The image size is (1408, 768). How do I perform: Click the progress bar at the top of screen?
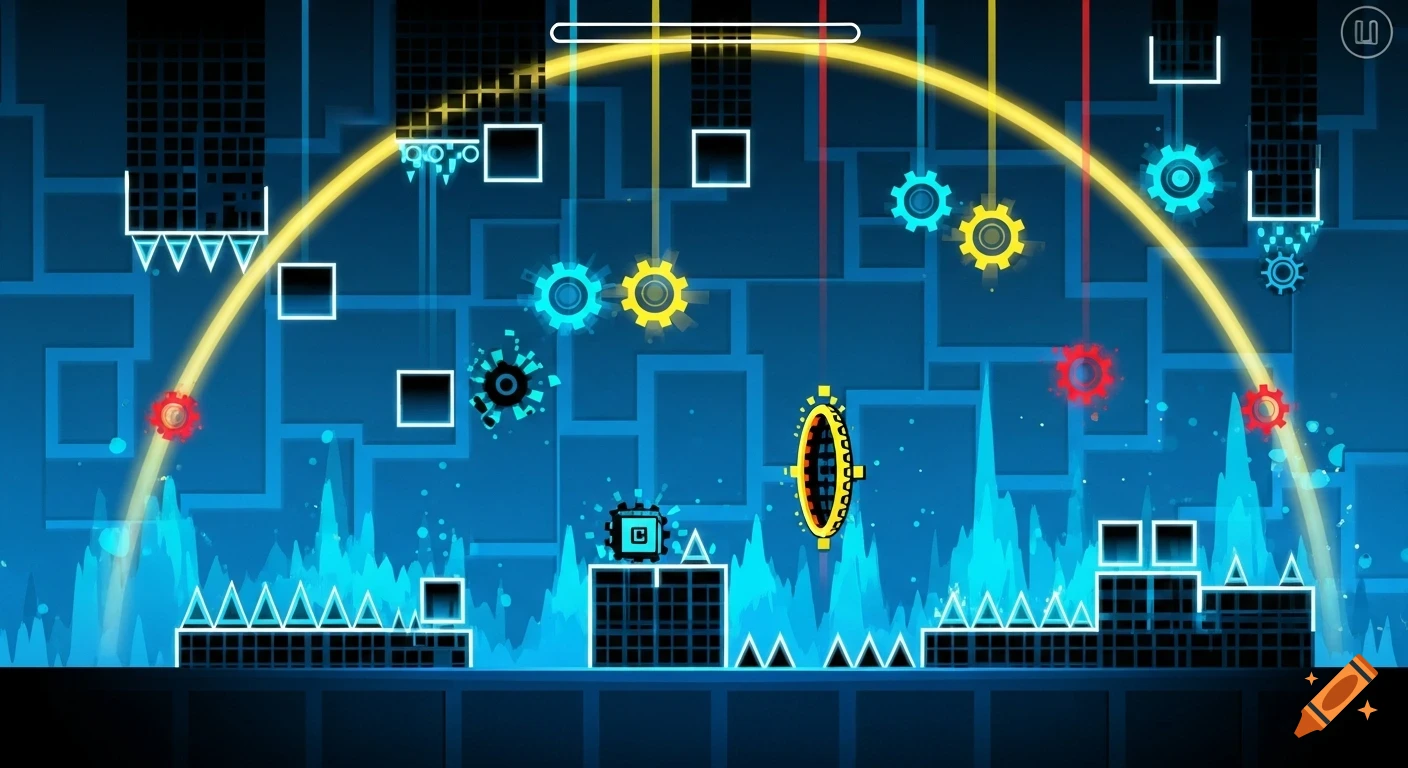coord(703,32)
